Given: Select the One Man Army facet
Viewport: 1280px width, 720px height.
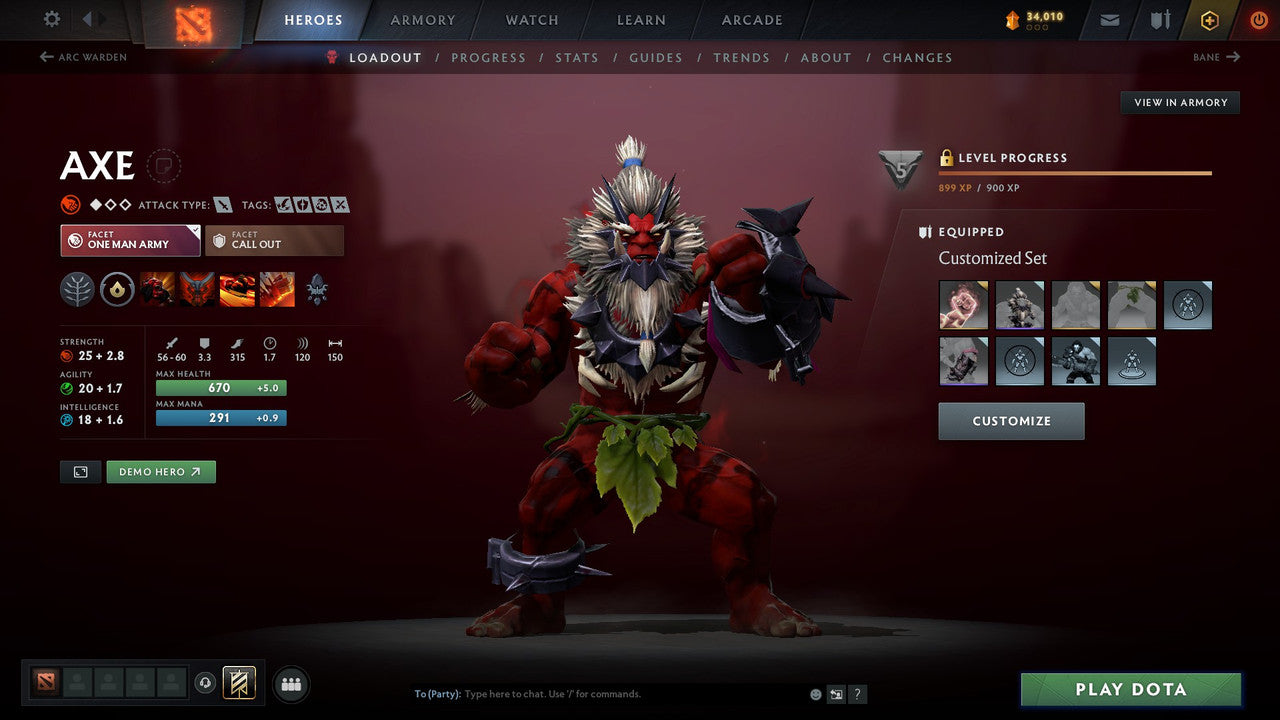Looking at the screenshot, I should coord(130,240).
